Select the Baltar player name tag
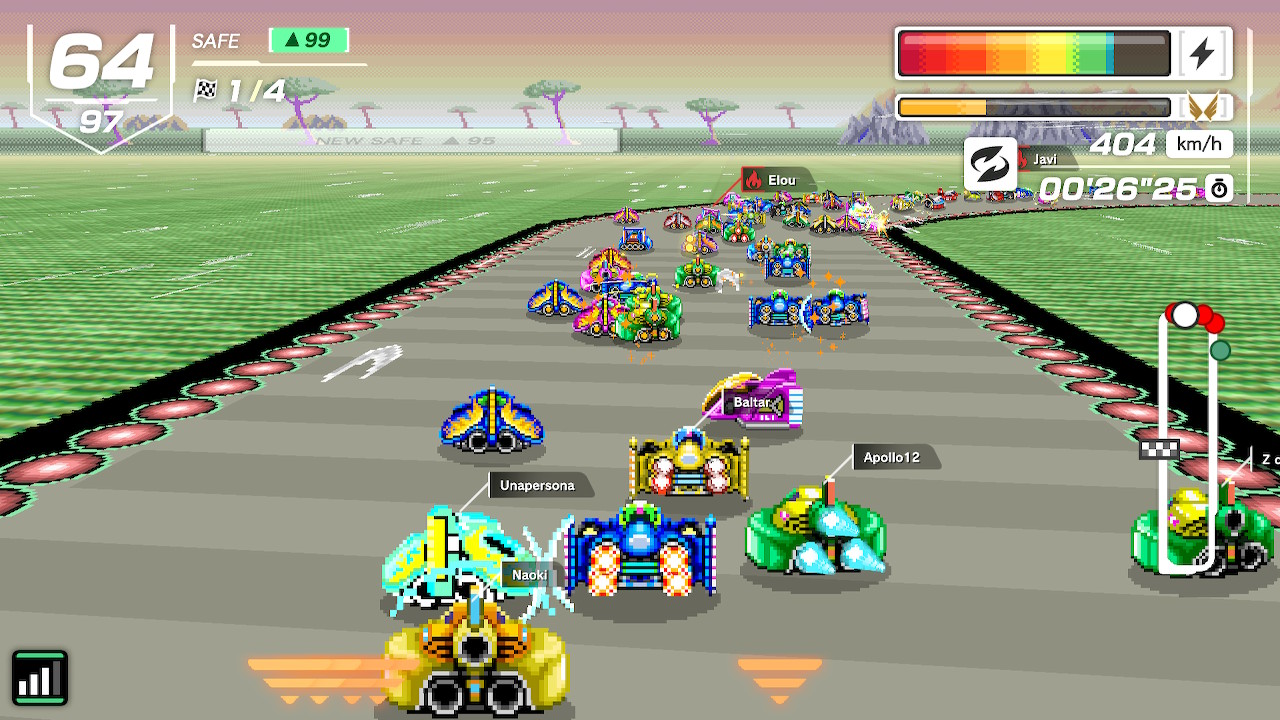This screenshot has height=720, width=1280. pyautogui.click(x=752, y=403)
